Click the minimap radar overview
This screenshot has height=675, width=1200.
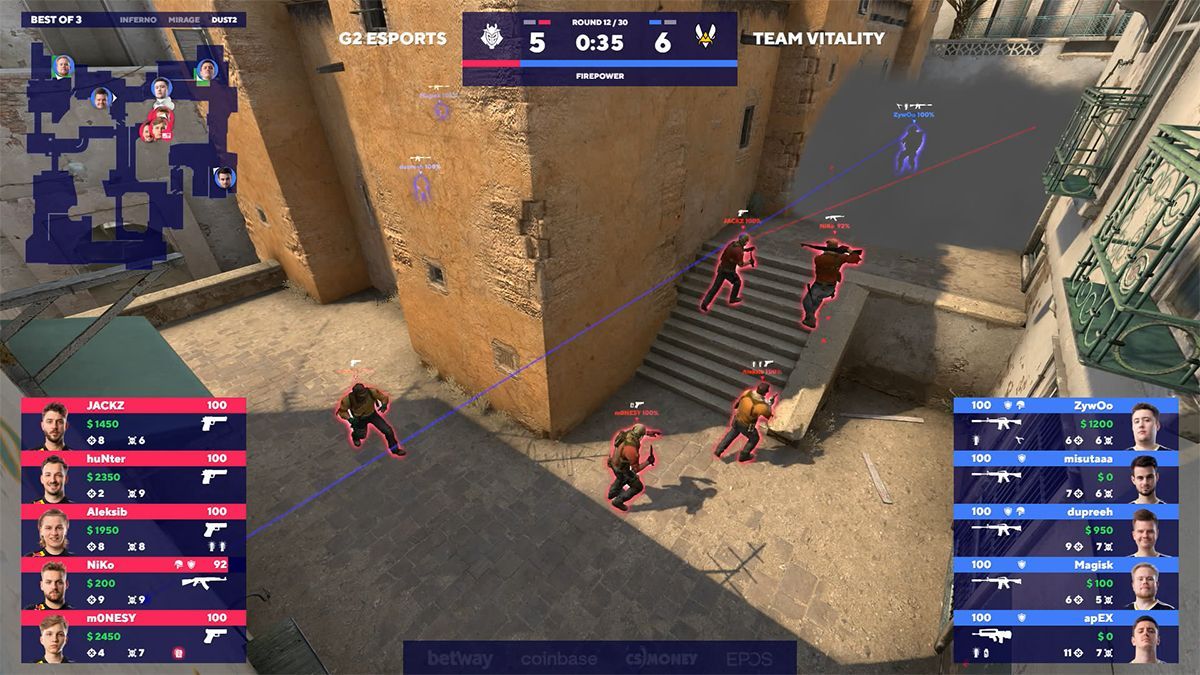coord(130,150)
